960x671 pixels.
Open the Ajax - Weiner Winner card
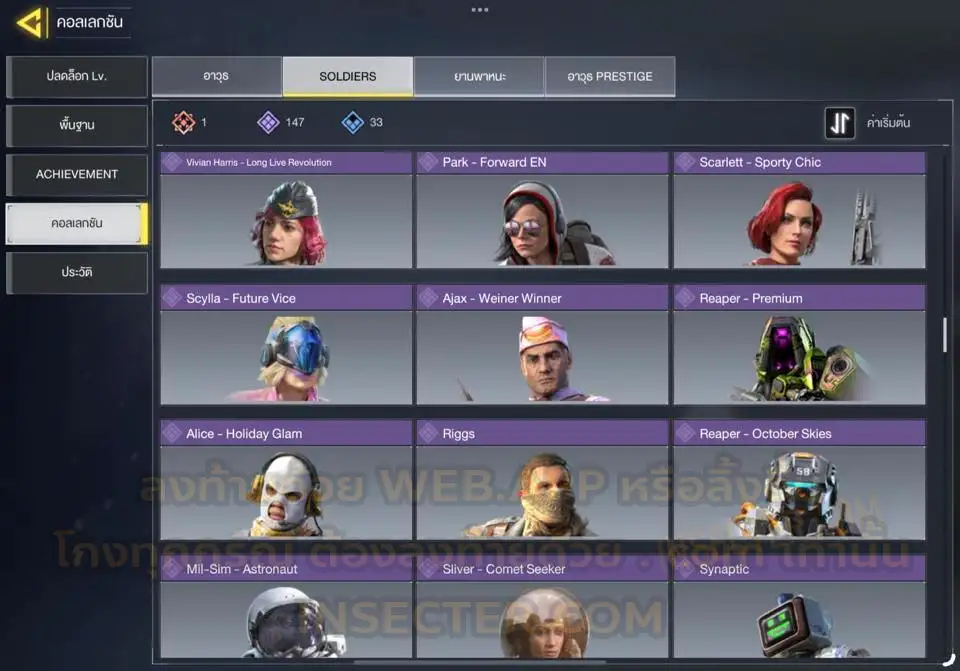coord(542,345)
